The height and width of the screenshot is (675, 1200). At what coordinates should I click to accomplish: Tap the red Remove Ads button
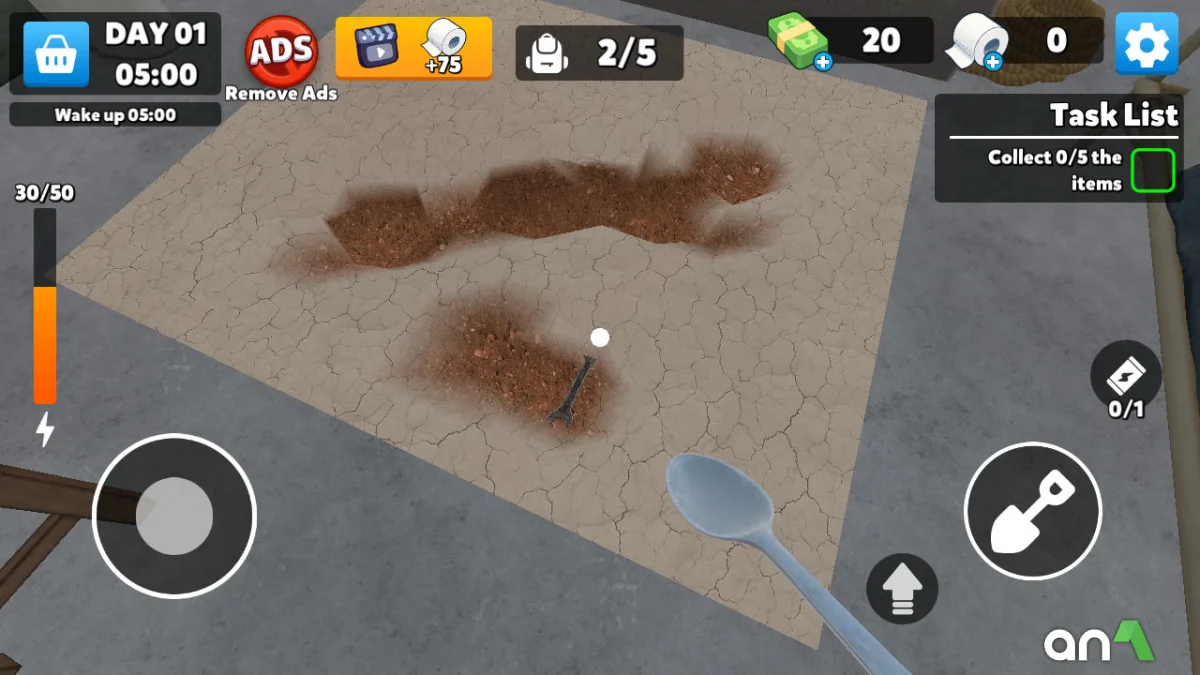[x=281, y=51]
